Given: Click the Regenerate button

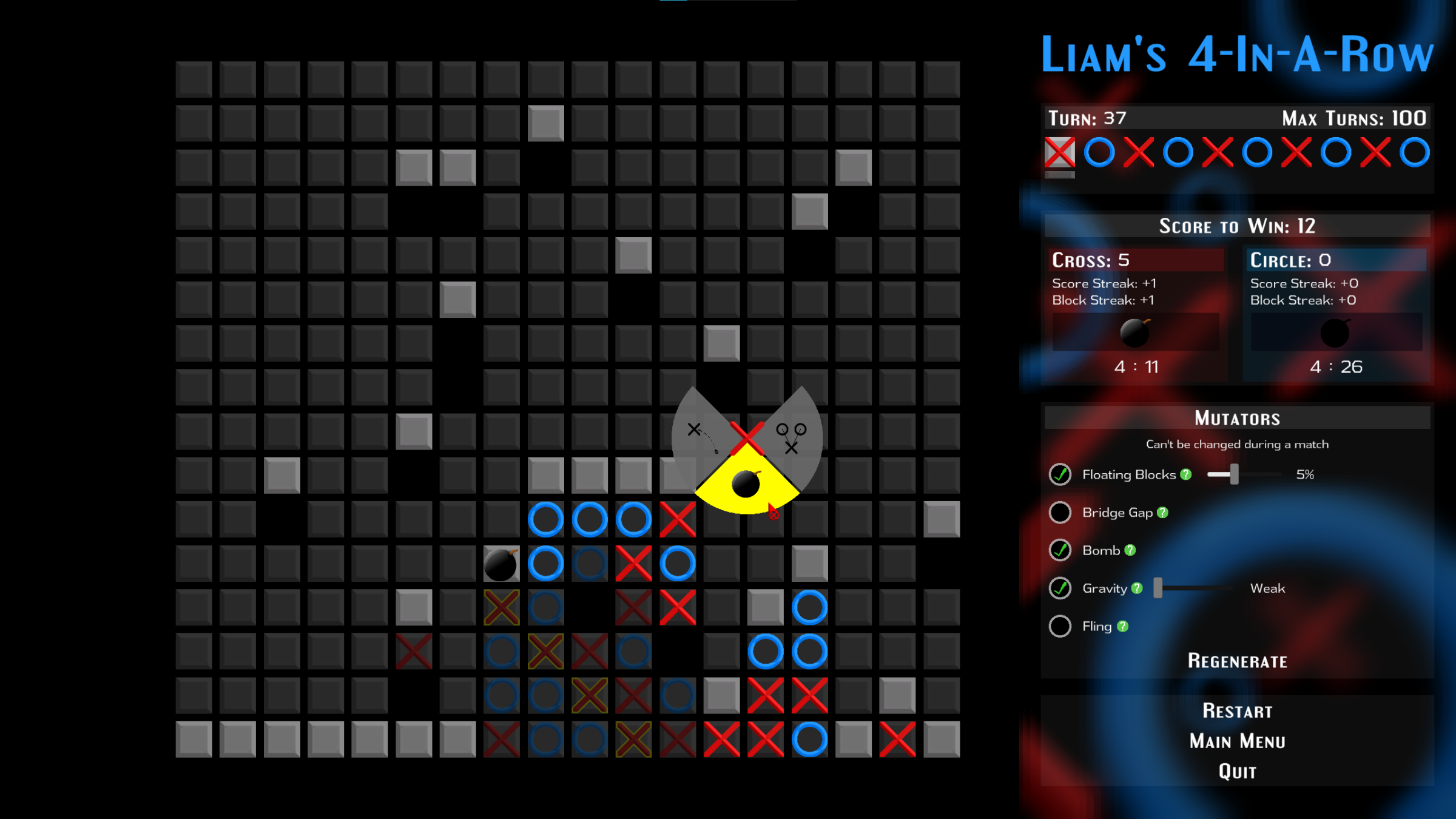Looking at the screenshot, I should 1238,661.
